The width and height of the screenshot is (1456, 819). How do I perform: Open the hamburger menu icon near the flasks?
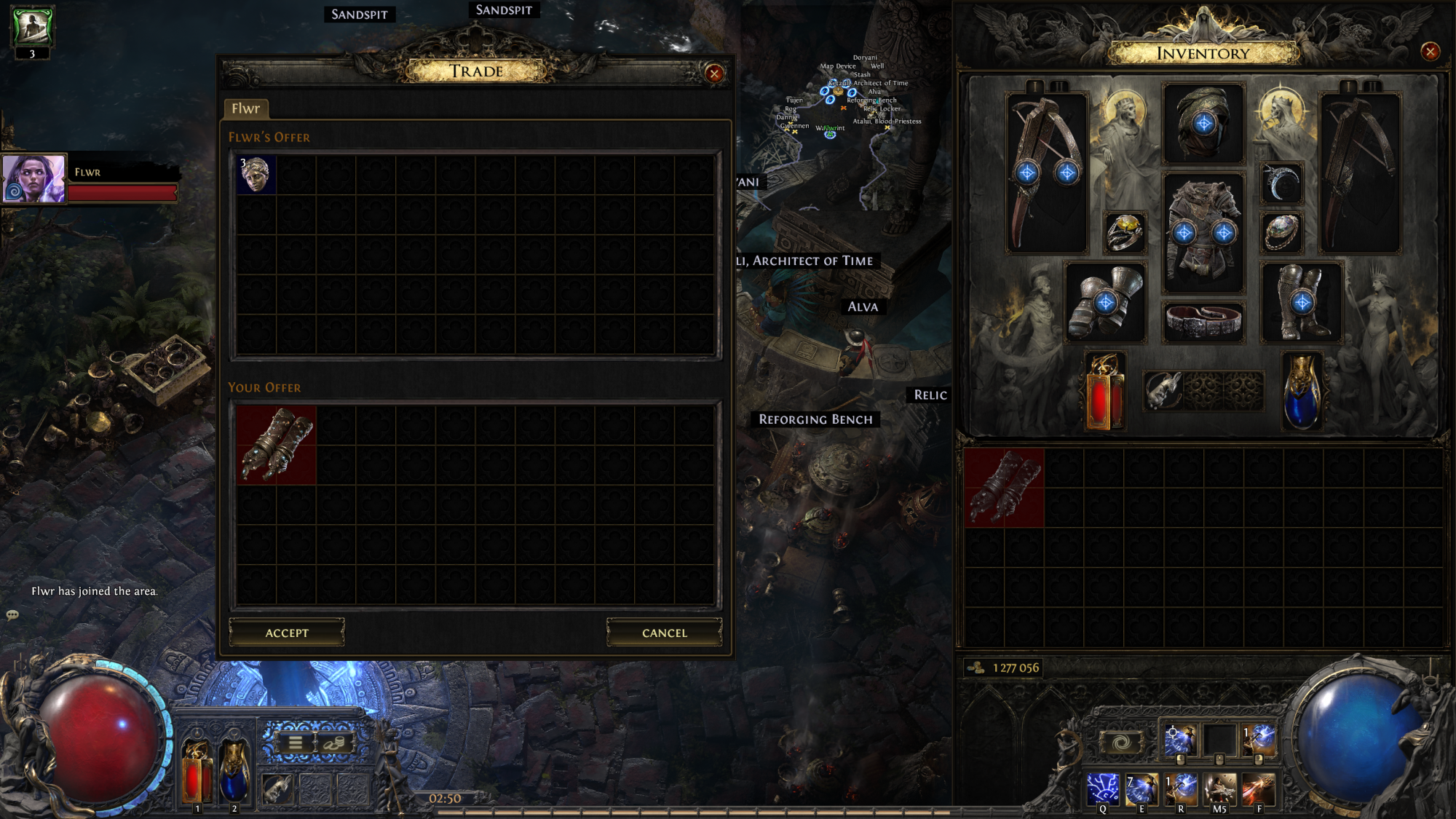pyautogui.click(x=294, y=741)
